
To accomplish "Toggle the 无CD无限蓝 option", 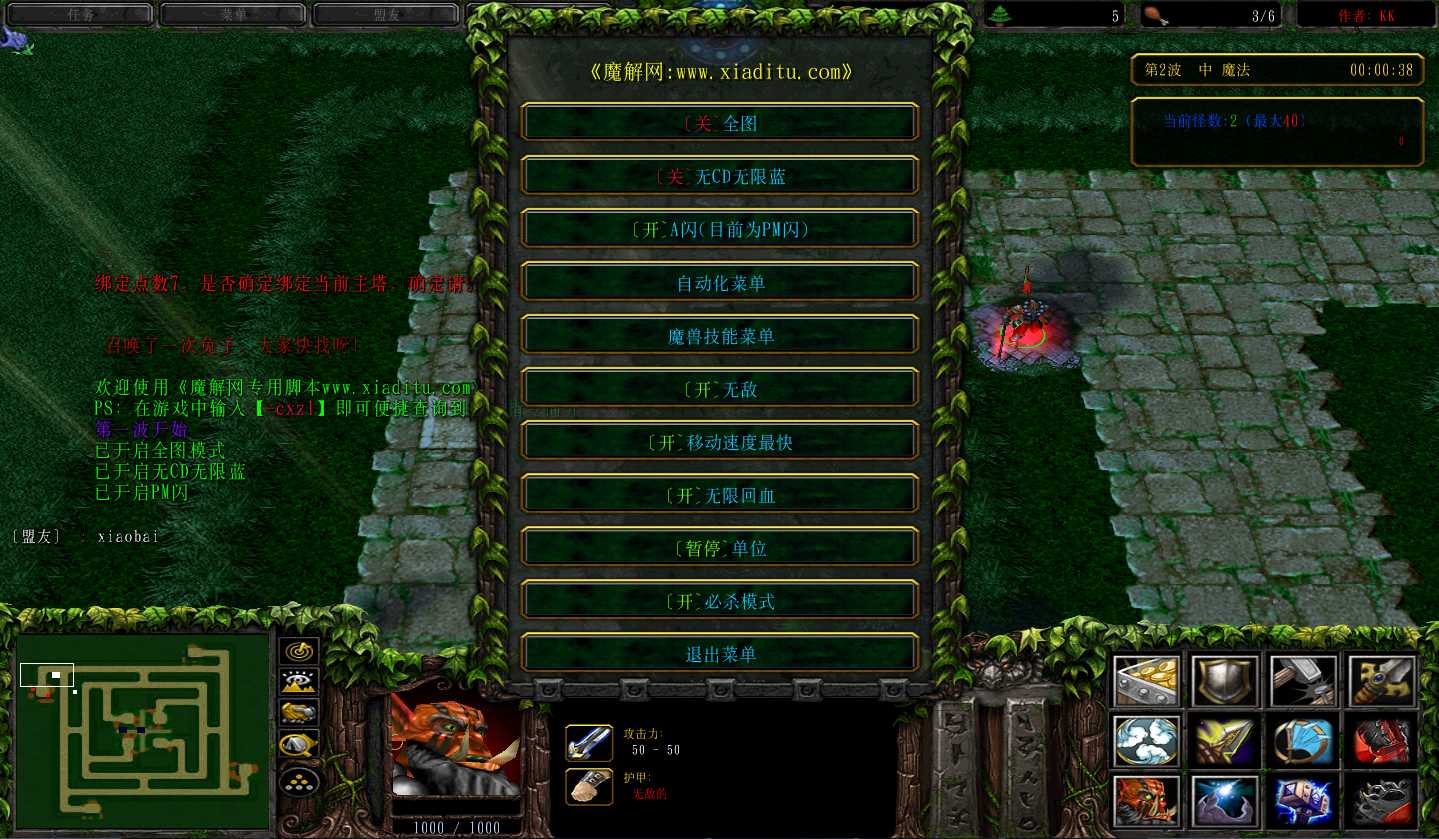I will point(719,177).
